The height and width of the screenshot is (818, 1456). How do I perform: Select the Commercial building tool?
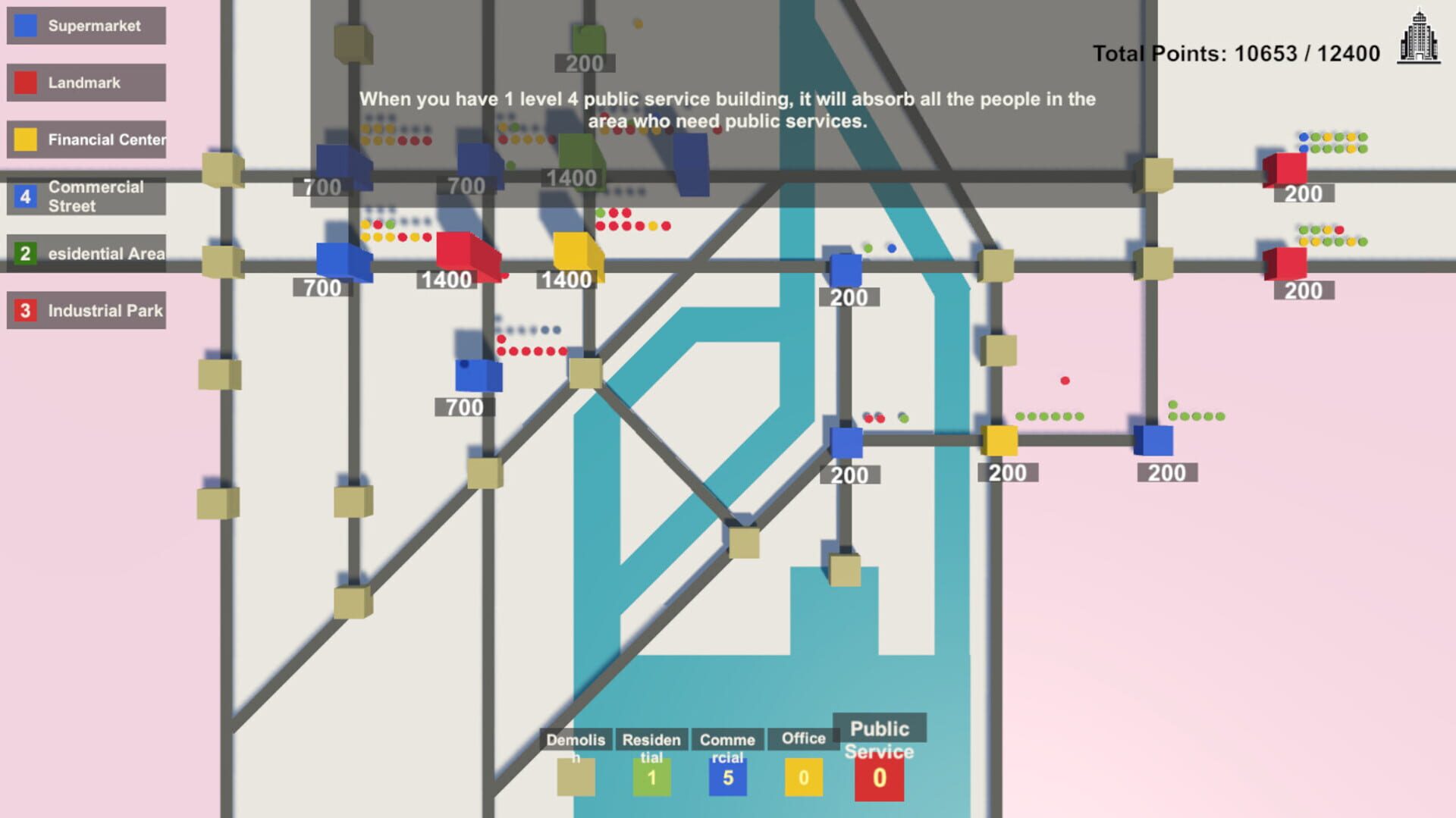point(727,775)
